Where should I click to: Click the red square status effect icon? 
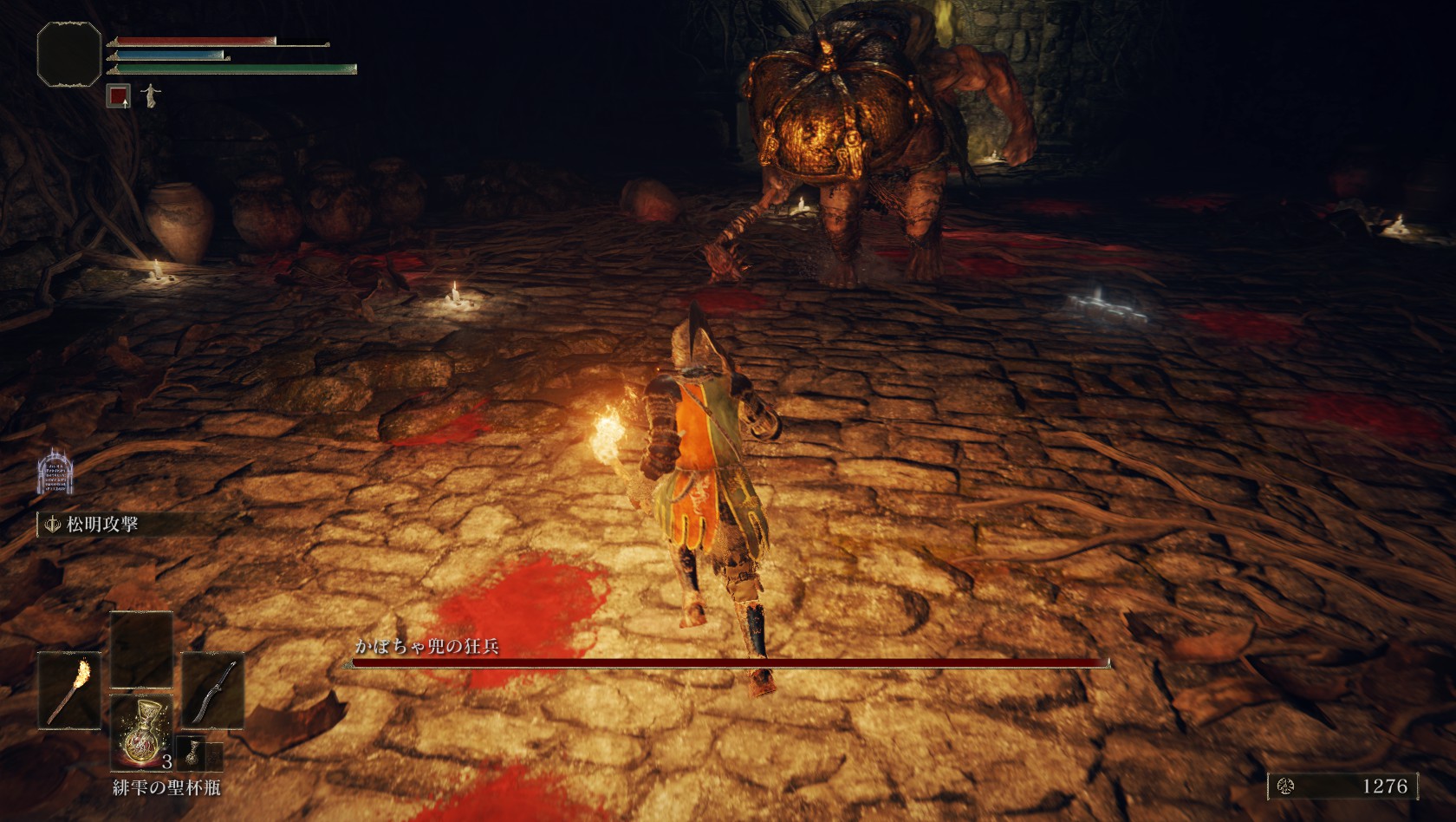[x=119, y=95]
